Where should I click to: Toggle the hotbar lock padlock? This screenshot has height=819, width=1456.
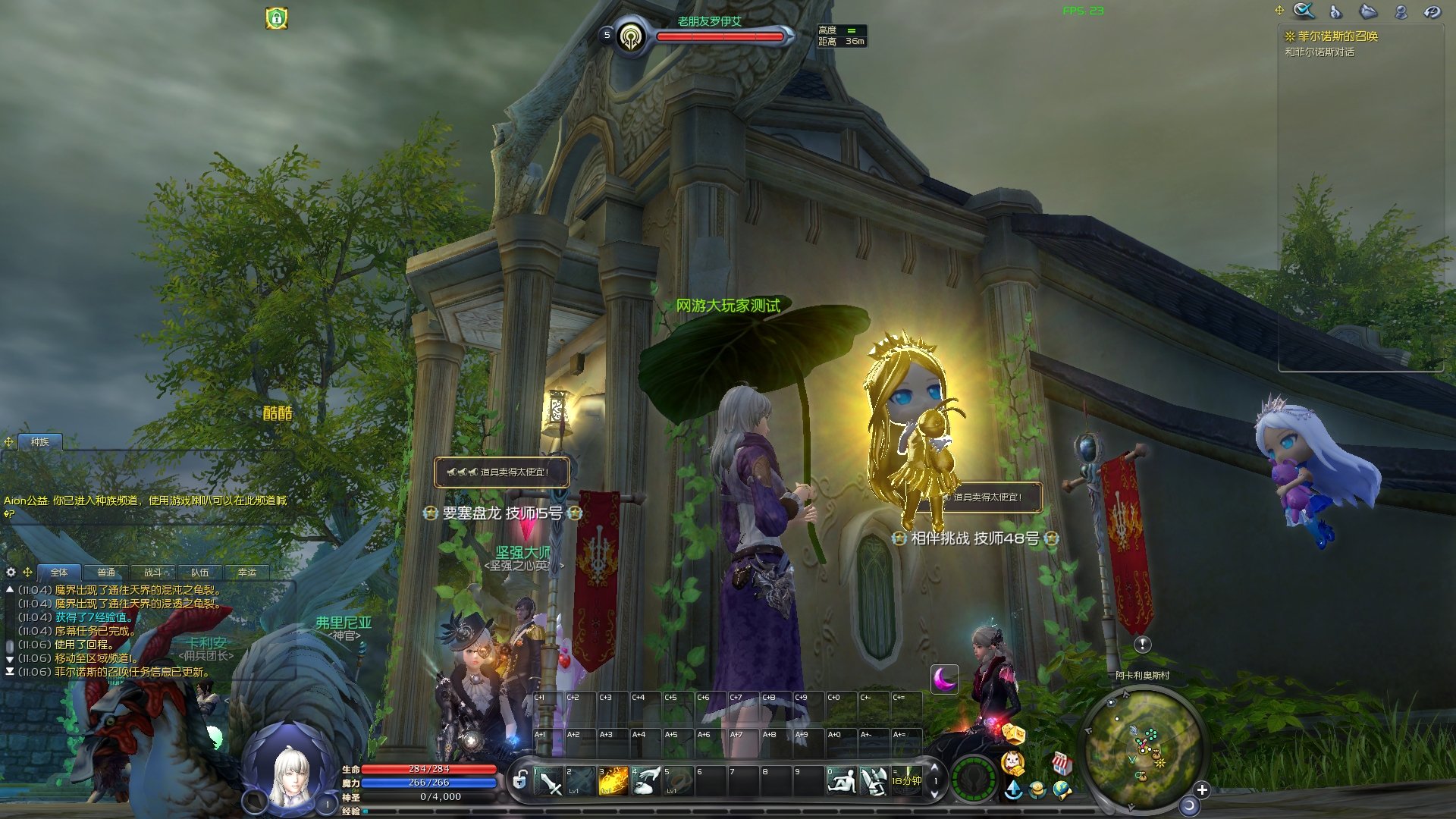[x=520, y=780]
